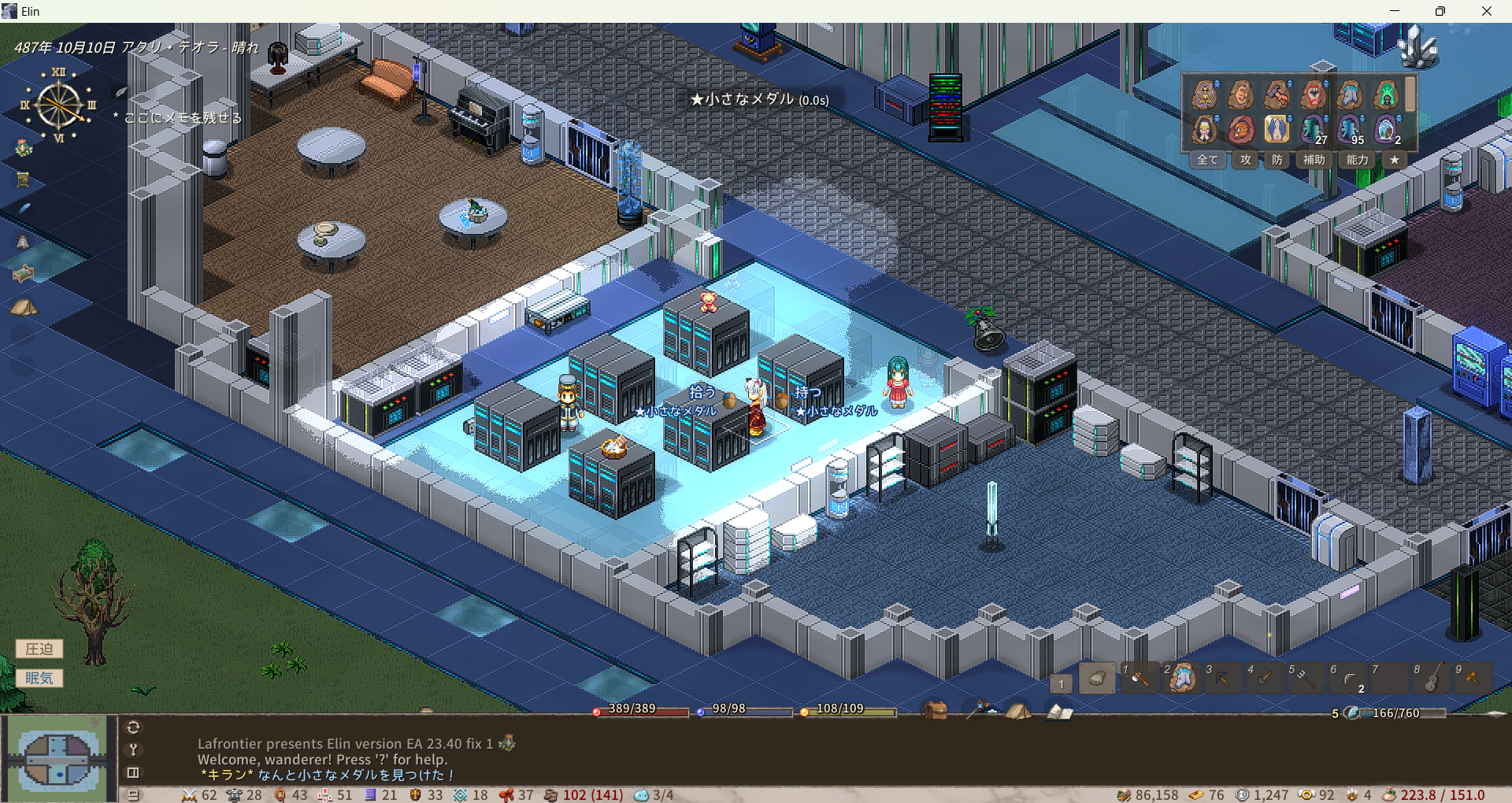Close the Elin game window
This screenshot has height=803, width=1512.
1486,11
